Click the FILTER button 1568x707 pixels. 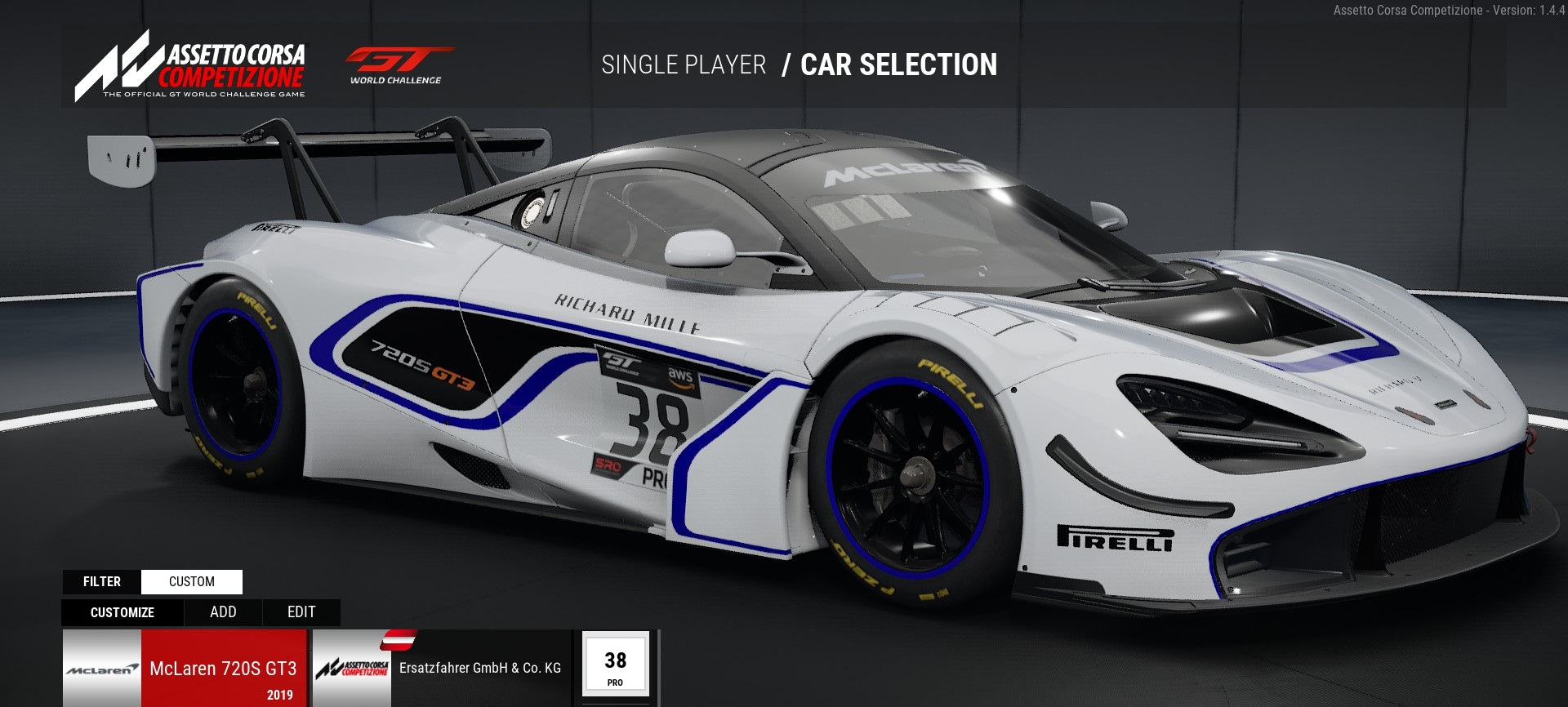coord(102,581)
